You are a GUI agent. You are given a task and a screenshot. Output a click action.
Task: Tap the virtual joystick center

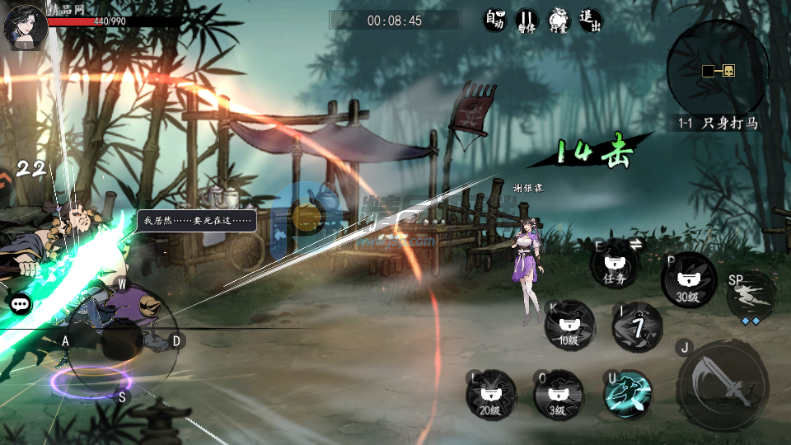121,340
